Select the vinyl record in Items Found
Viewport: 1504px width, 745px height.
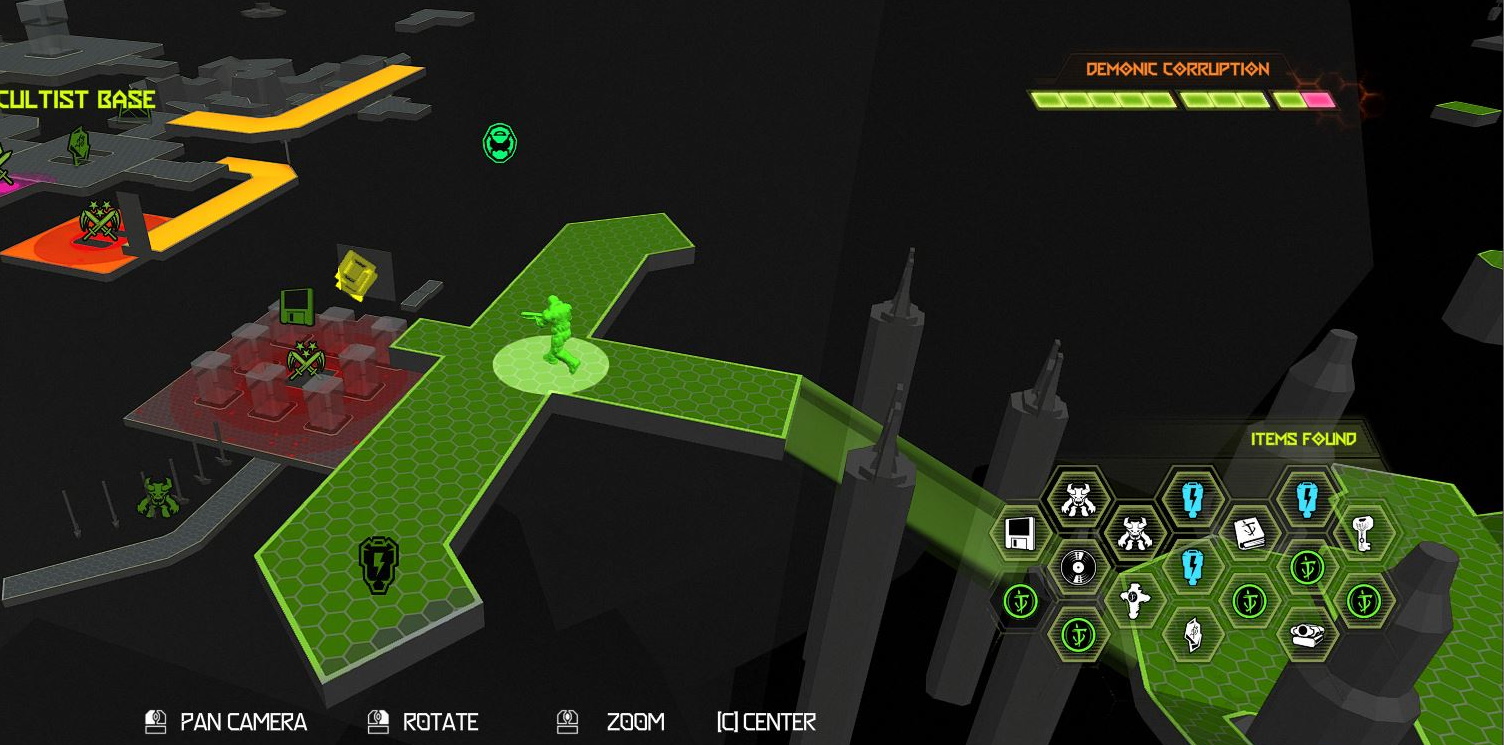click(1078, 567)
